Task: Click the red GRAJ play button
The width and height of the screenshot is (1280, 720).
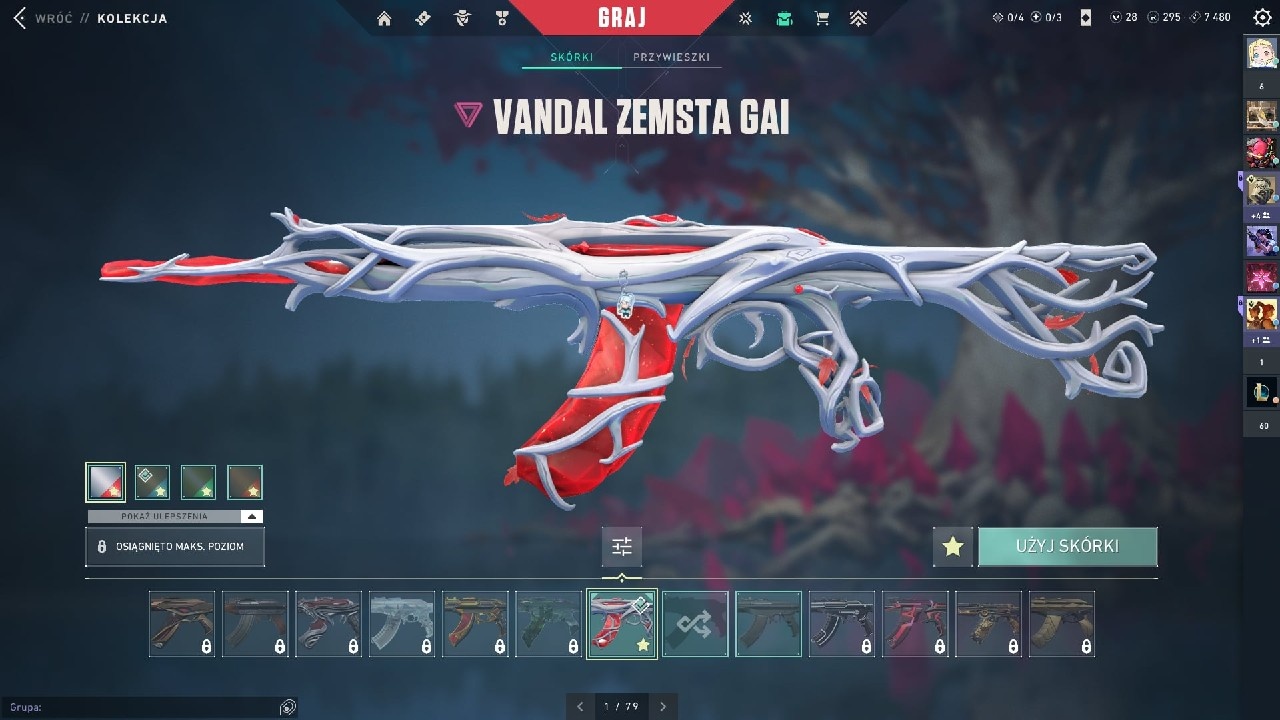Action: pos(621,18)
